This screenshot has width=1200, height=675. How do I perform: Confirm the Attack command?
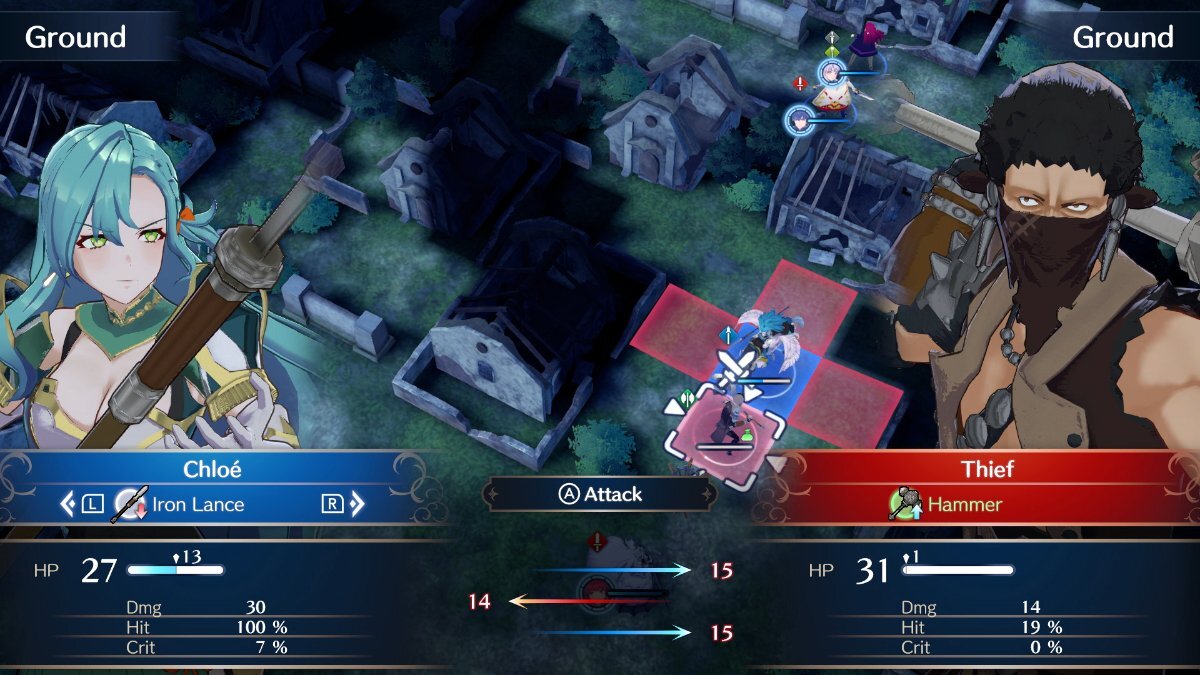(600, 494)
